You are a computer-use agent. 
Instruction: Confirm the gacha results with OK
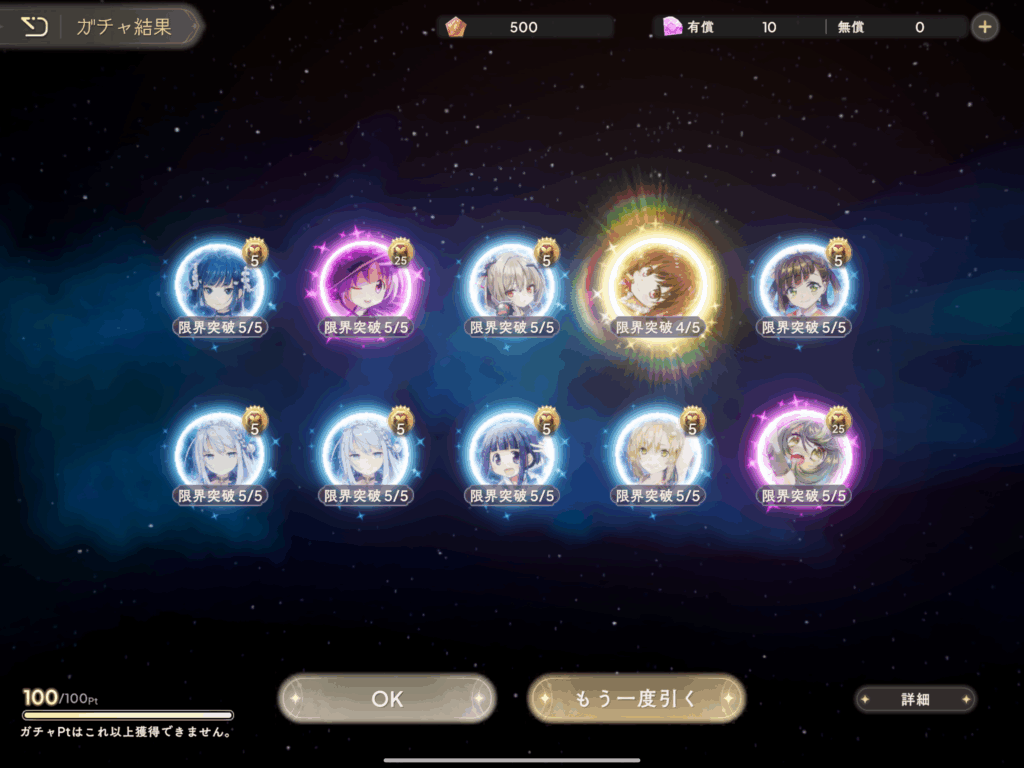click(x=387, y=699)
